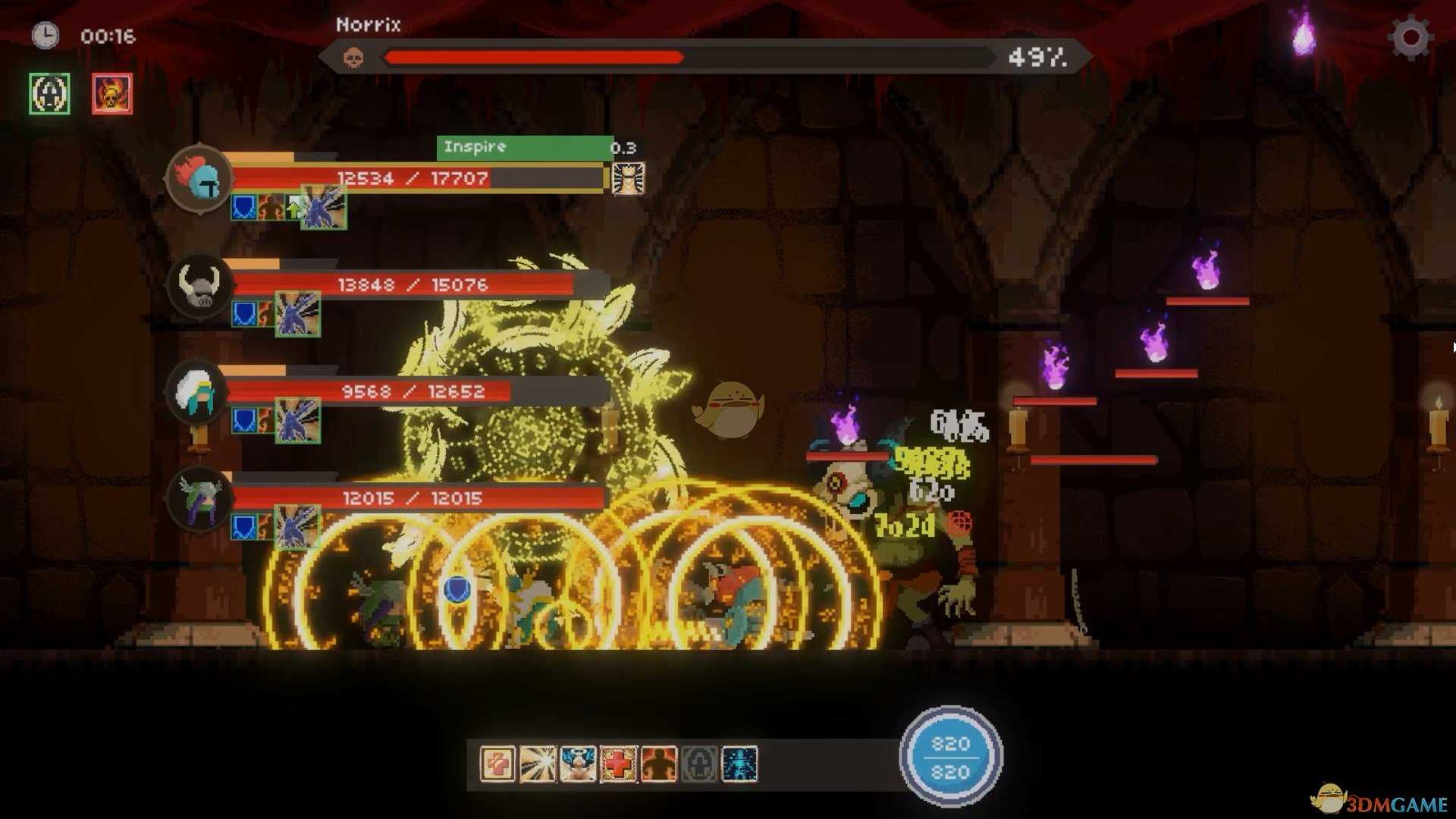Use the winged angel figure ability

[x=579, y=764]
